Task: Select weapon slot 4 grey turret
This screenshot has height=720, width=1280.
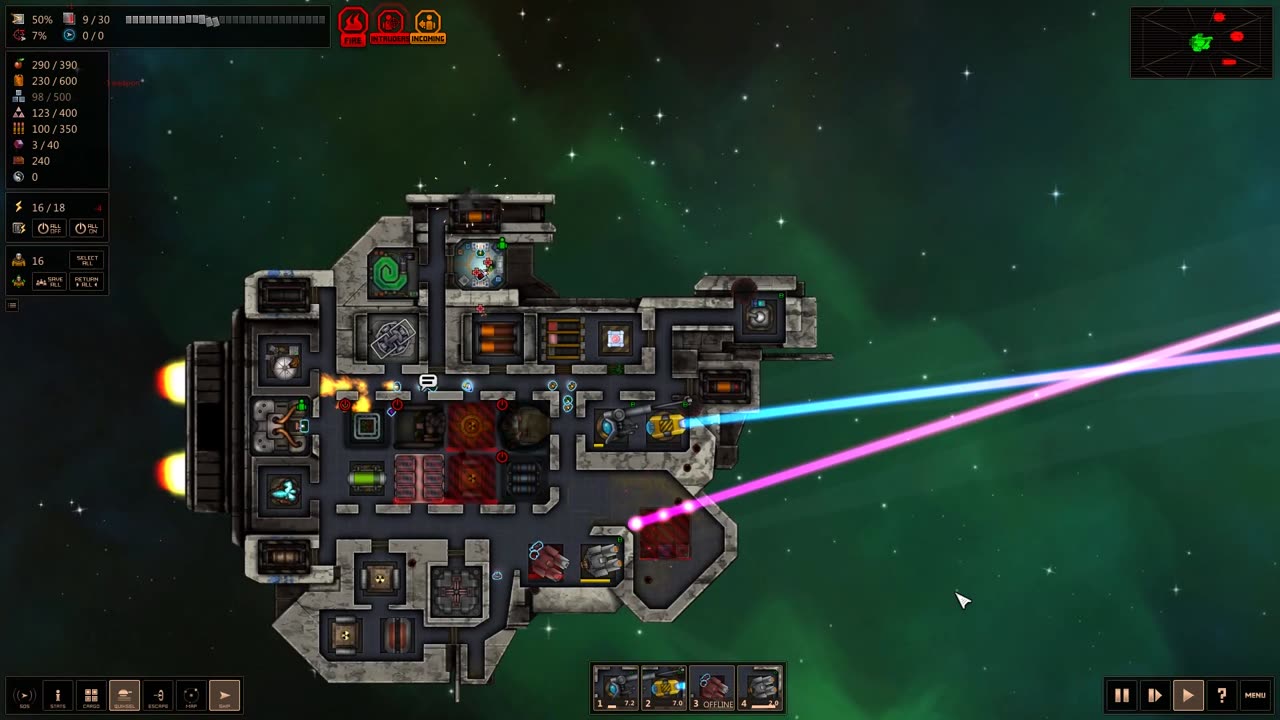Action: (x=760, y=688)
